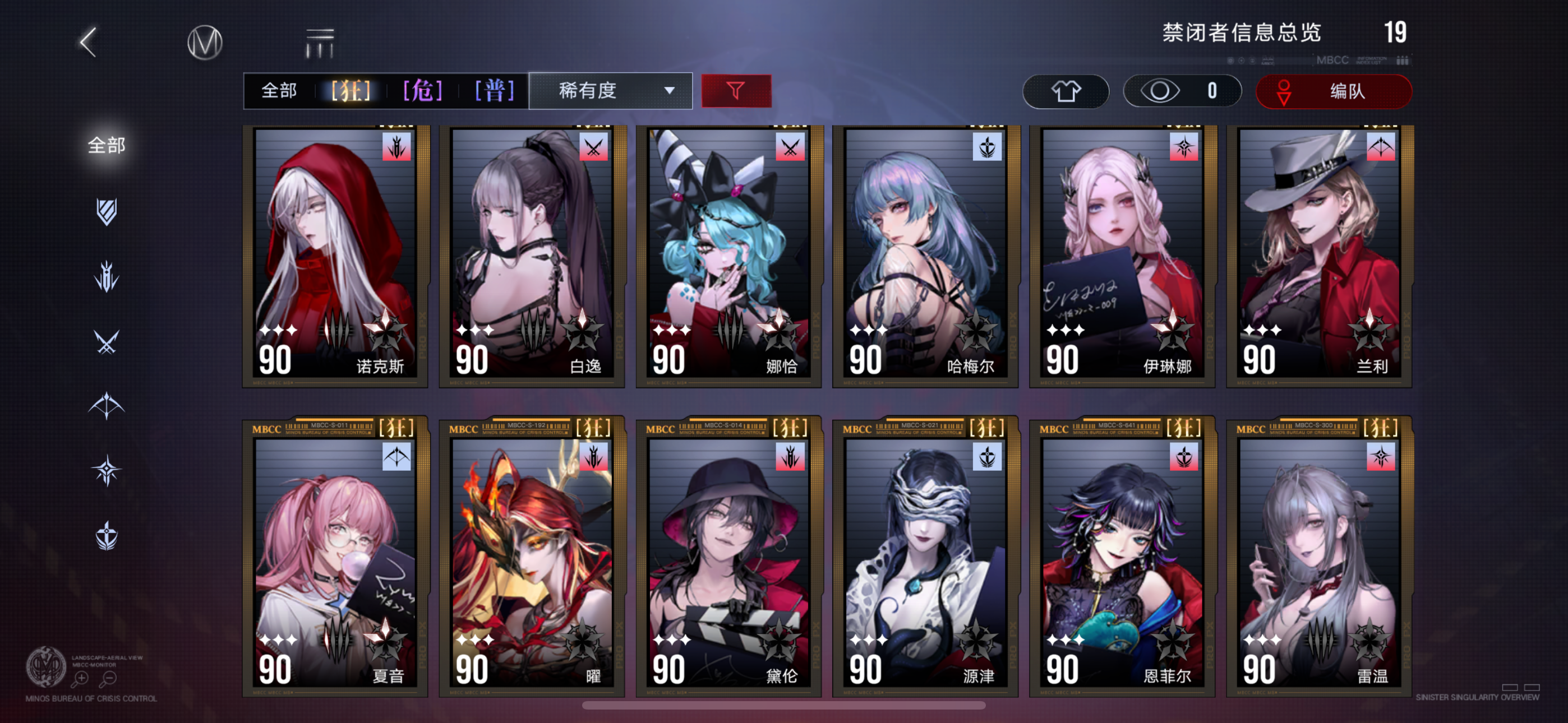Switch to the 全部 filter tab

(x=279, y=91)
